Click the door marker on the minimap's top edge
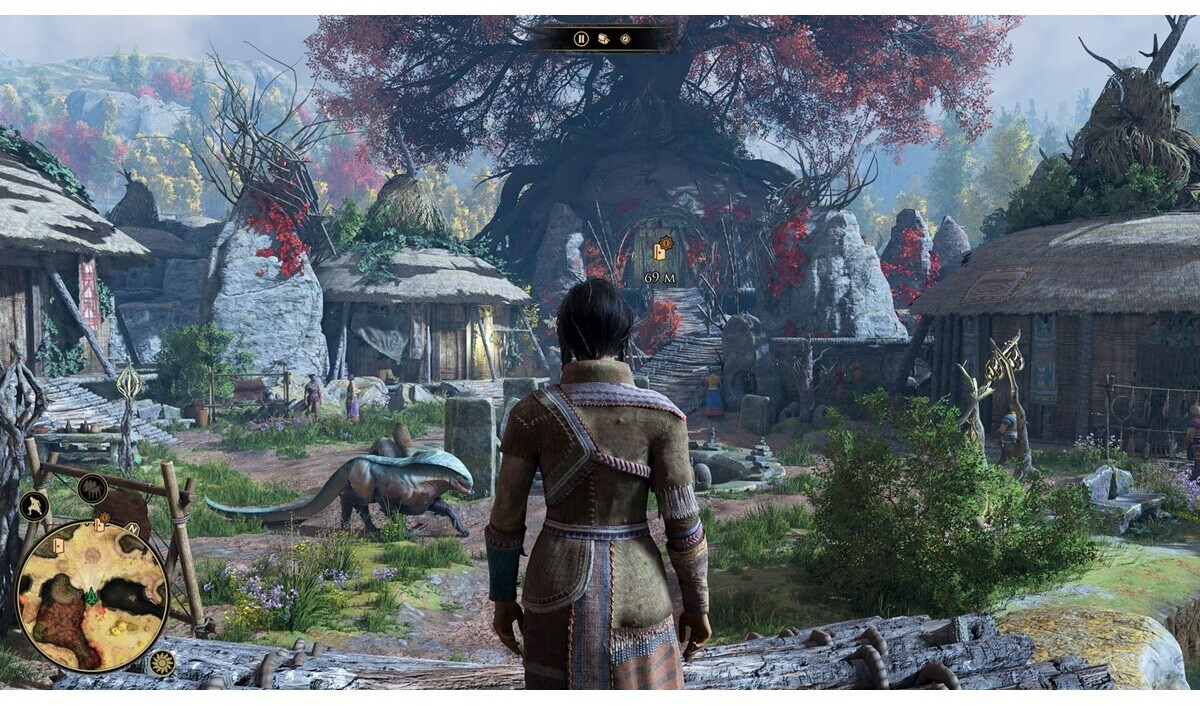Viewport: 1200px width, 706px height. 99,525
